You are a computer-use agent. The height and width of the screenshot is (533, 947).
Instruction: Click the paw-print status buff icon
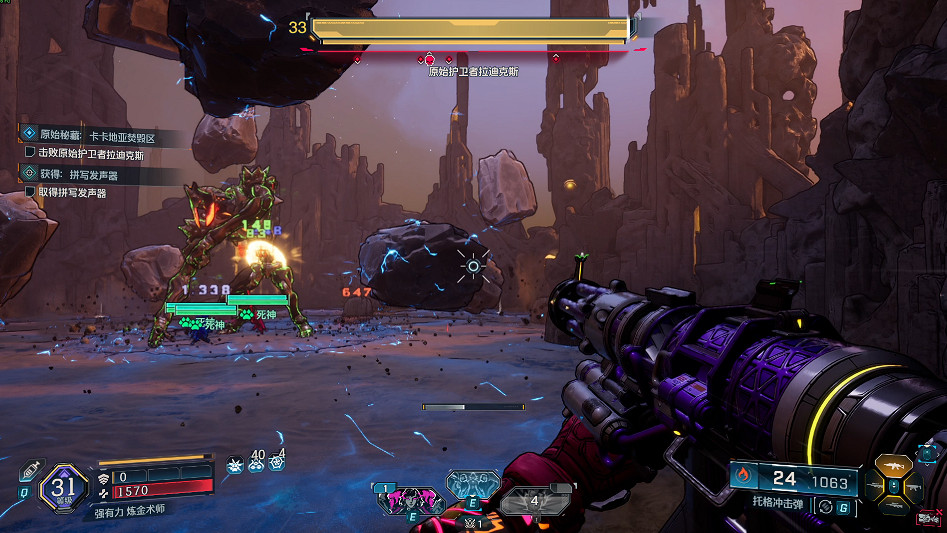click(x=234, y=464)
